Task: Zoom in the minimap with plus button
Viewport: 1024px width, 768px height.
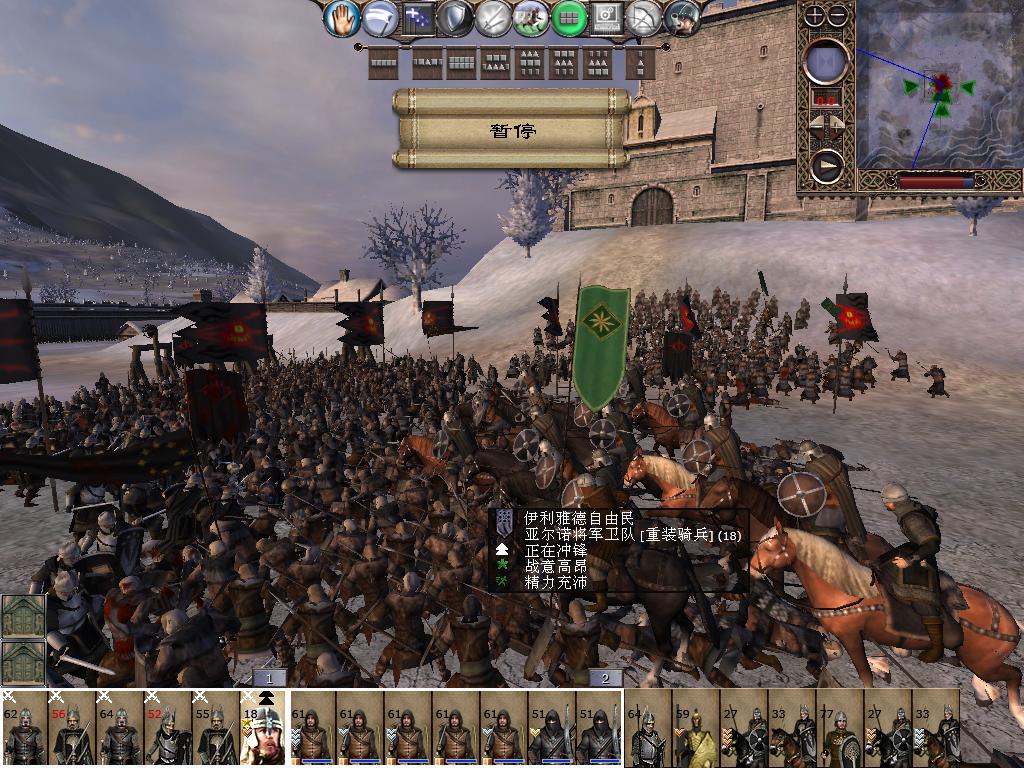Action: point(816,16)
